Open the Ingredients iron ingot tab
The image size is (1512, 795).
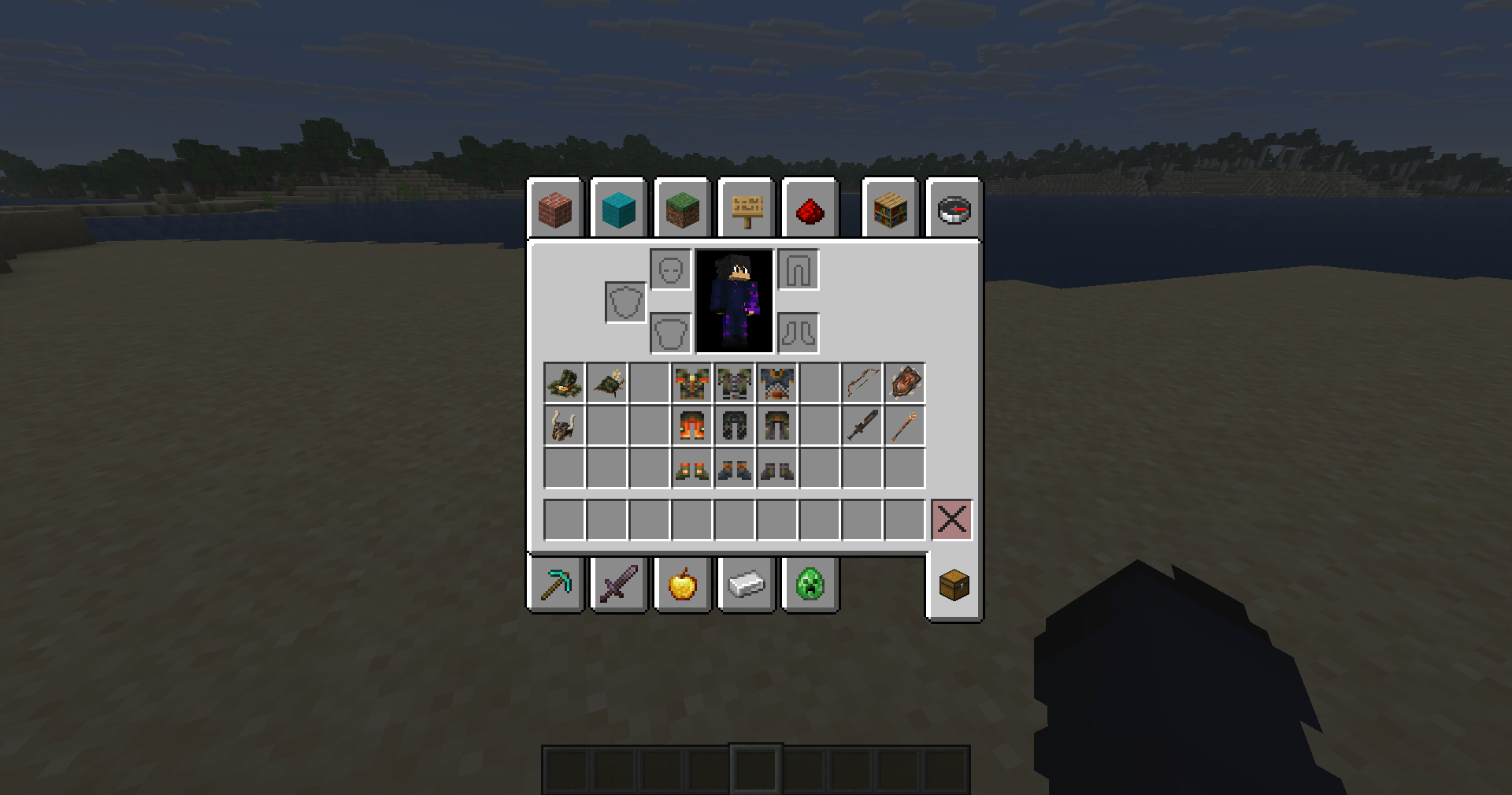tap(747, 583)
